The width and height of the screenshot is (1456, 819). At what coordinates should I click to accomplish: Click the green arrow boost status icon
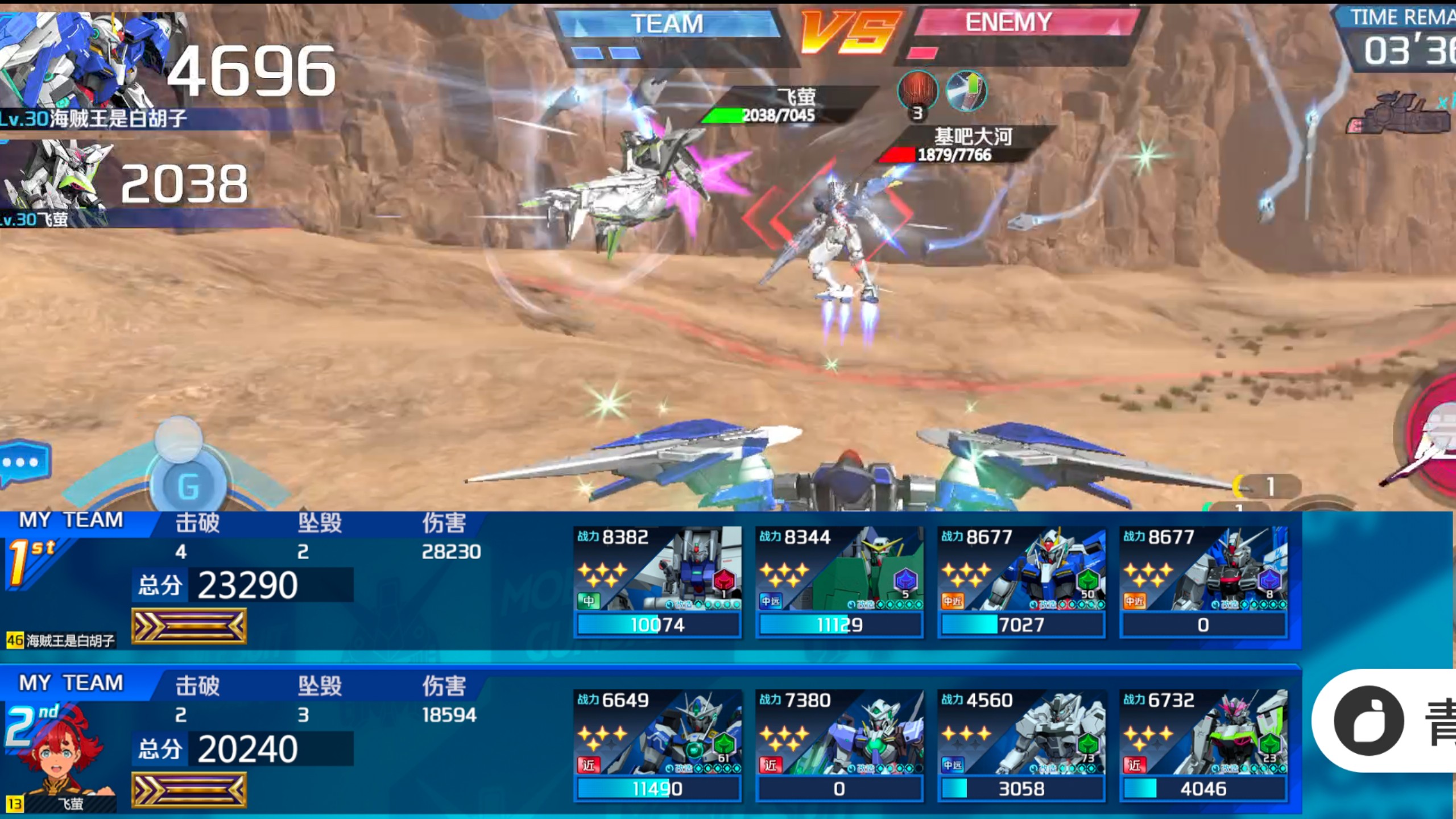[x=966, y=91]
